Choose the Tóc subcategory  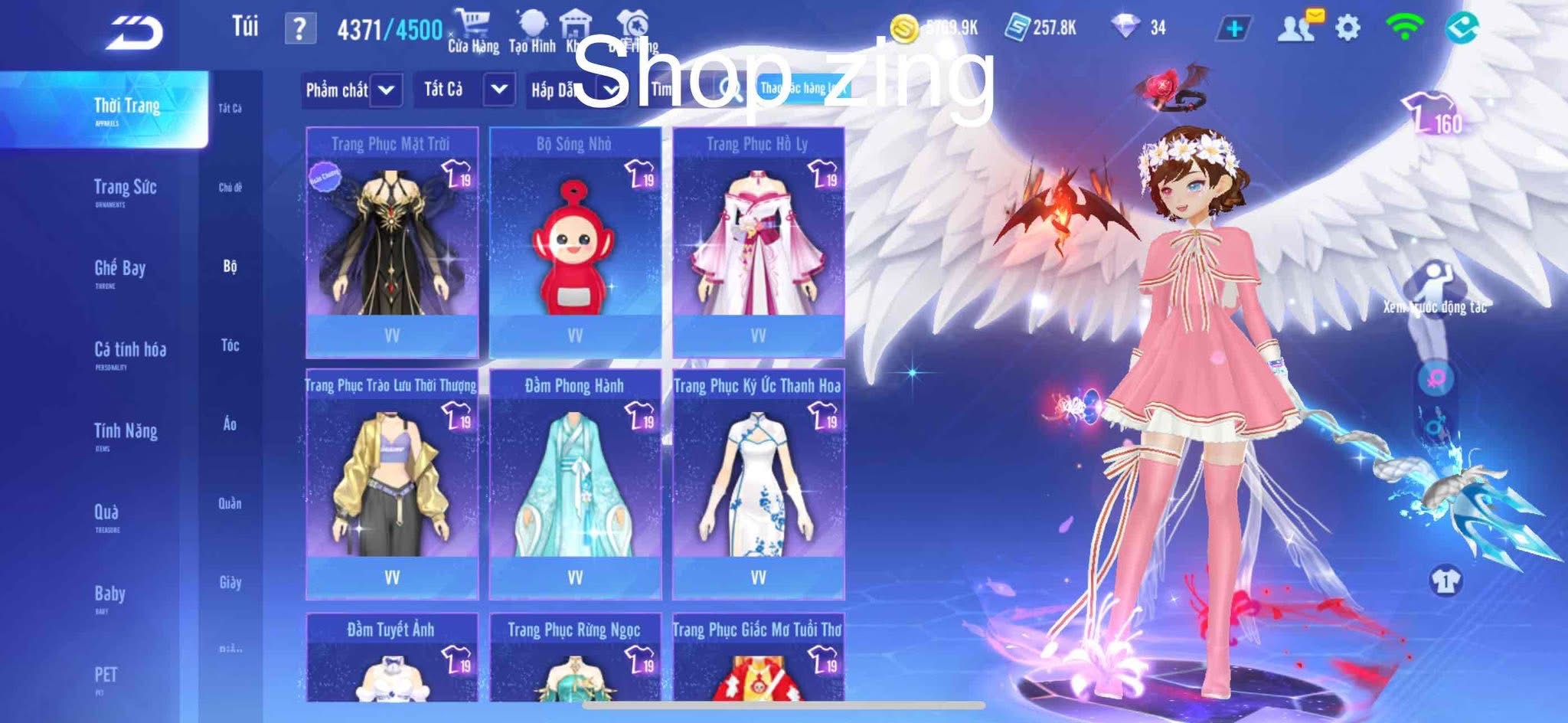tap(230, 345)
